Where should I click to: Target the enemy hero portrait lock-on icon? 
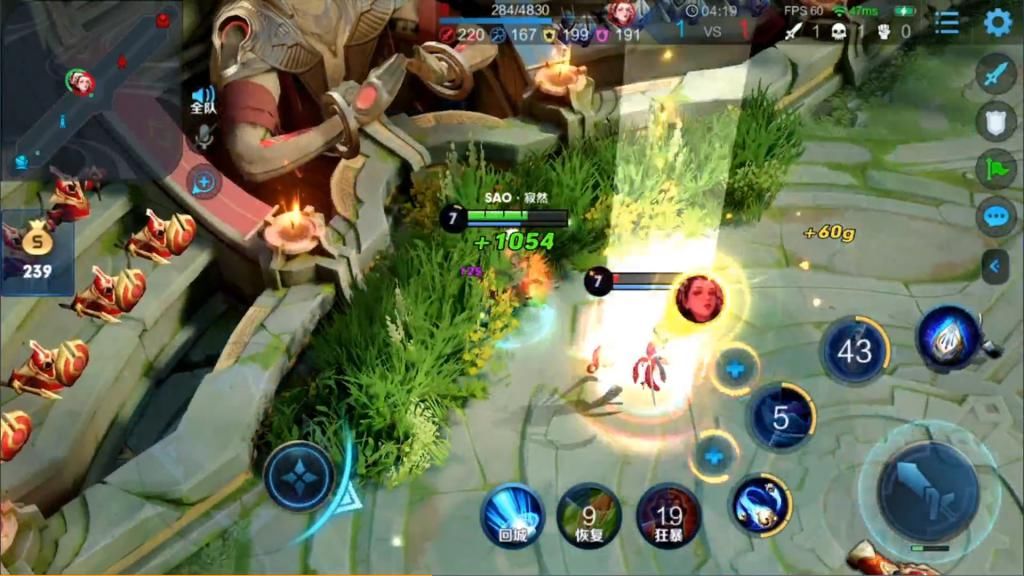coord(699,298)
